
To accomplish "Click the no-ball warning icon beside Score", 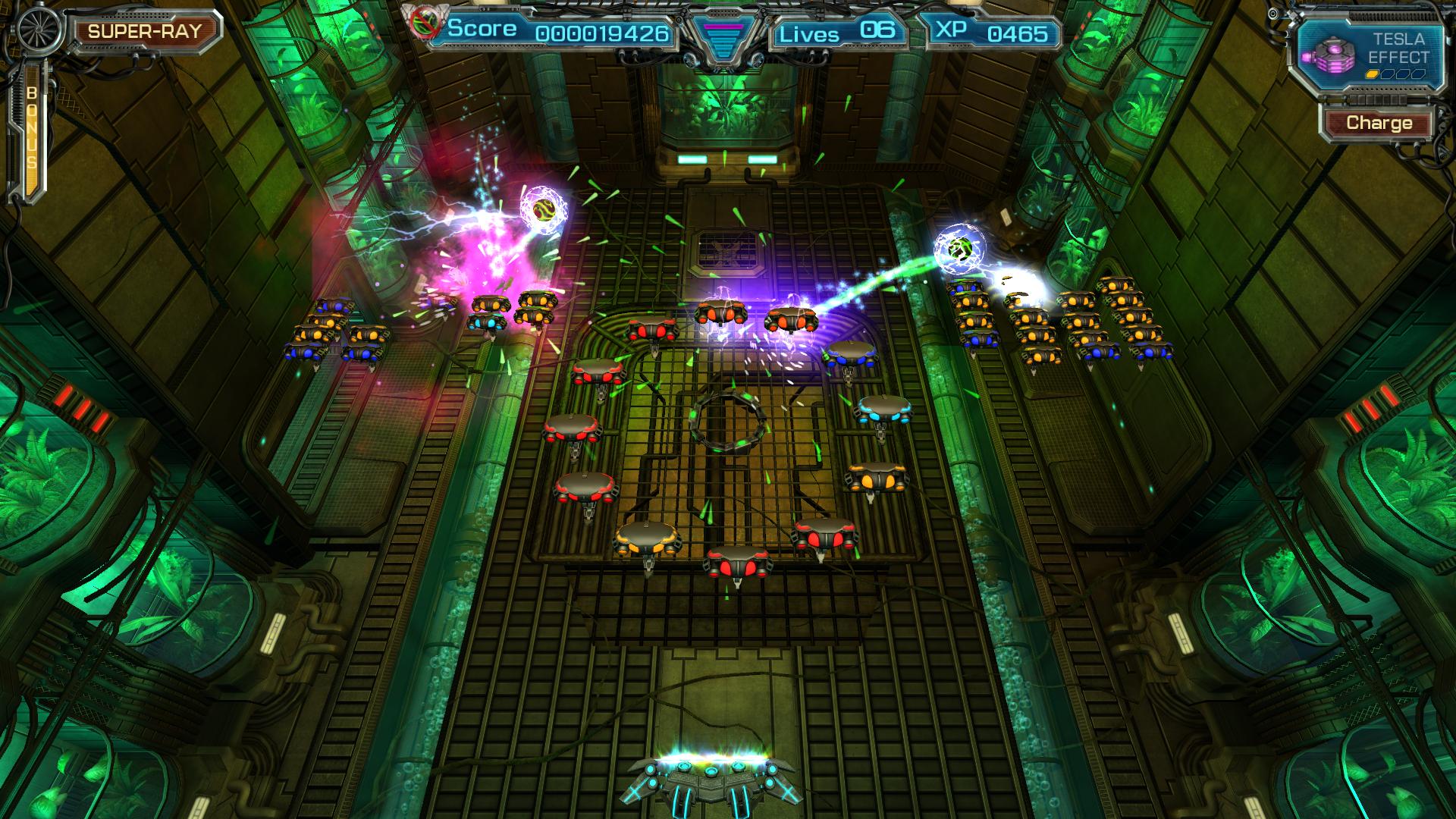I will coord(425,24).
